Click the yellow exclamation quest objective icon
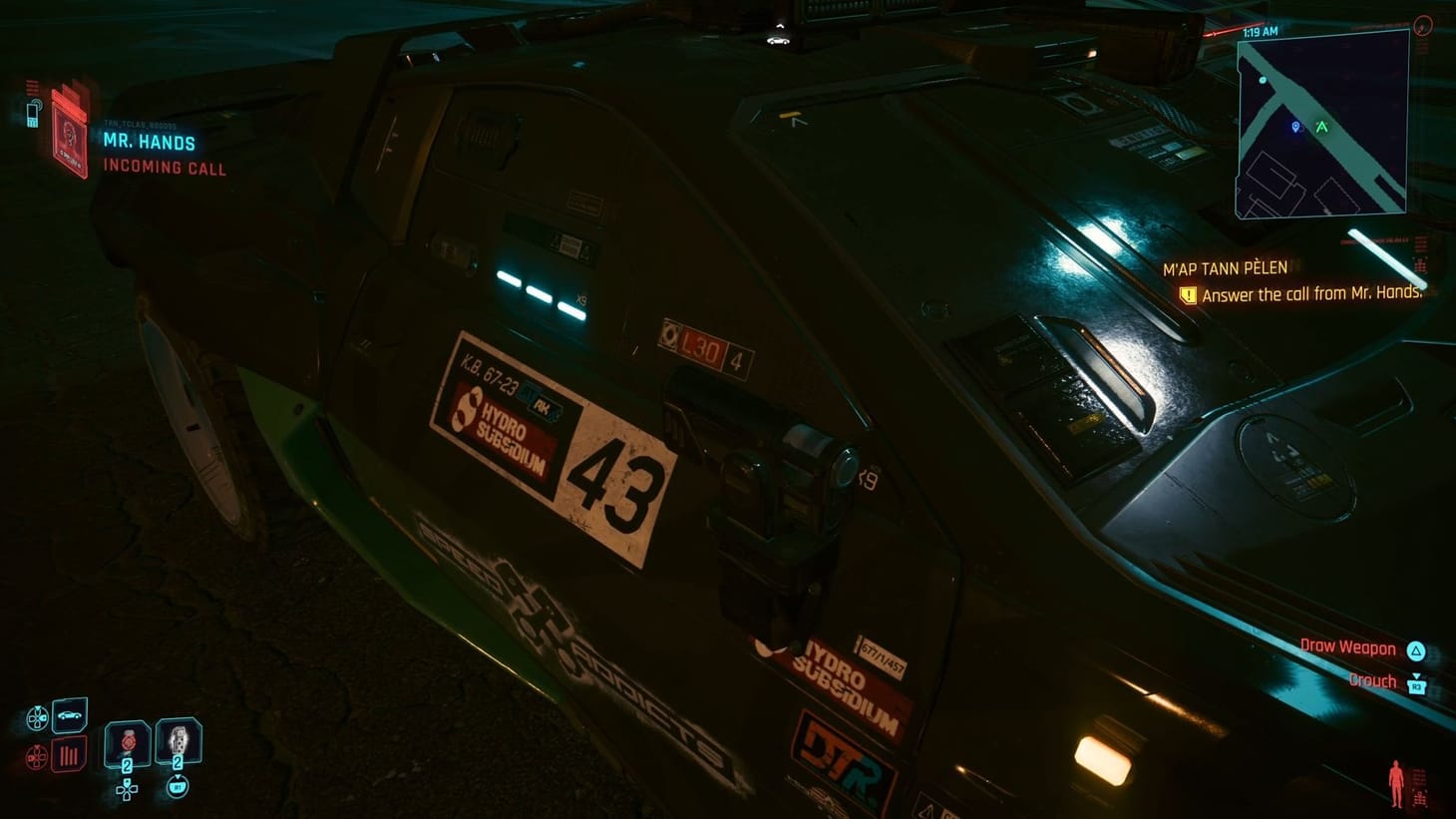 tap(1187, 295)
